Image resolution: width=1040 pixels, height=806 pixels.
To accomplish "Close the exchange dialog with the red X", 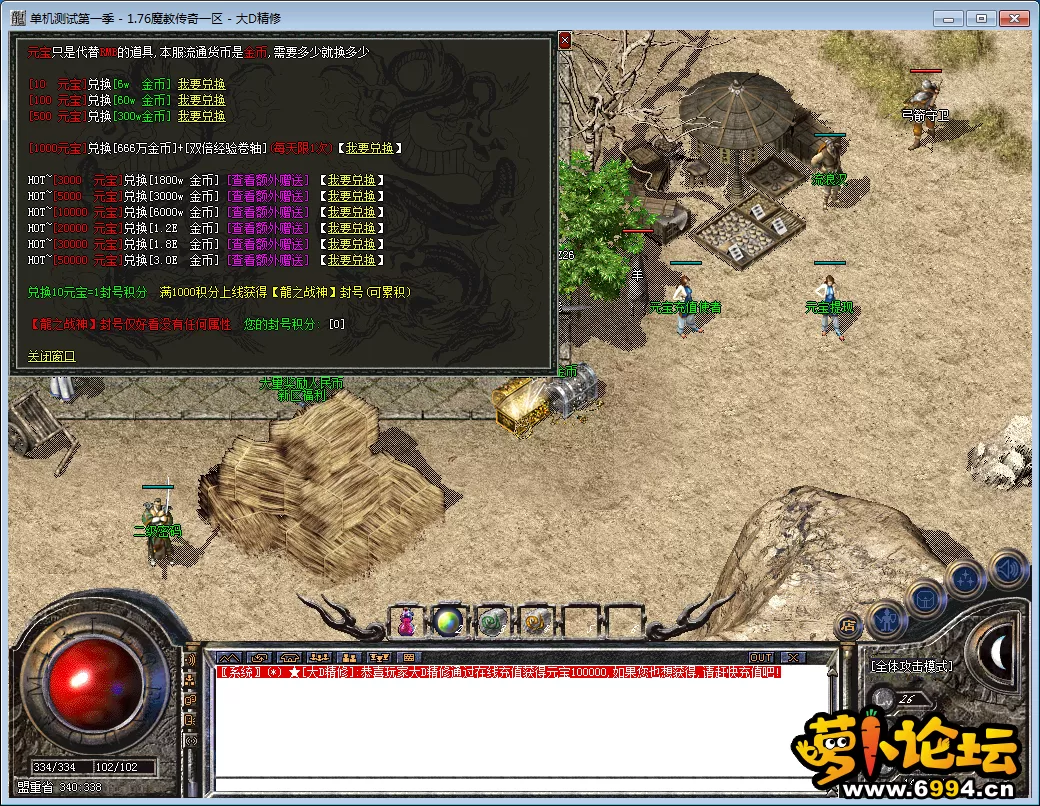I will [x=564, y=40].
